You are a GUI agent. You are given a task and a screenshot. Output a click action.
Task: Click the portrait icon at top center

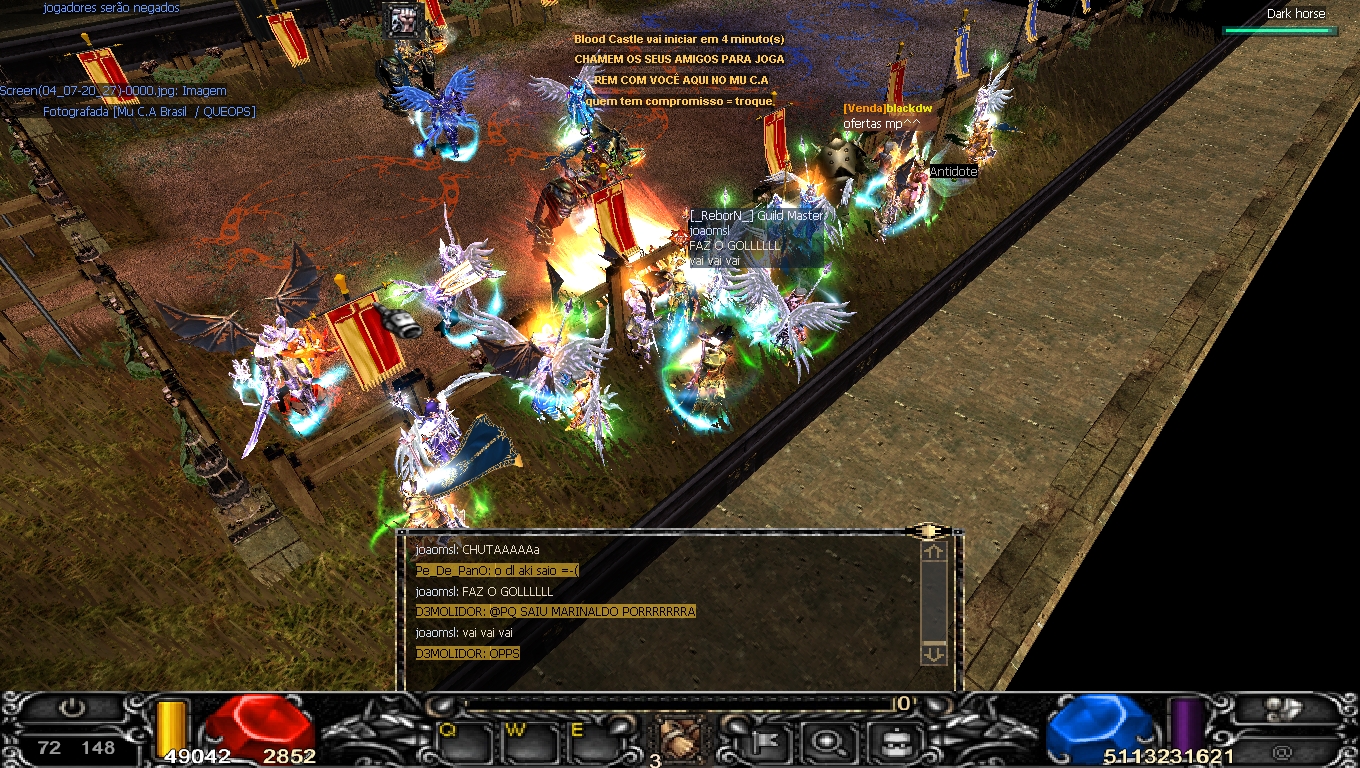pos(404,22)
